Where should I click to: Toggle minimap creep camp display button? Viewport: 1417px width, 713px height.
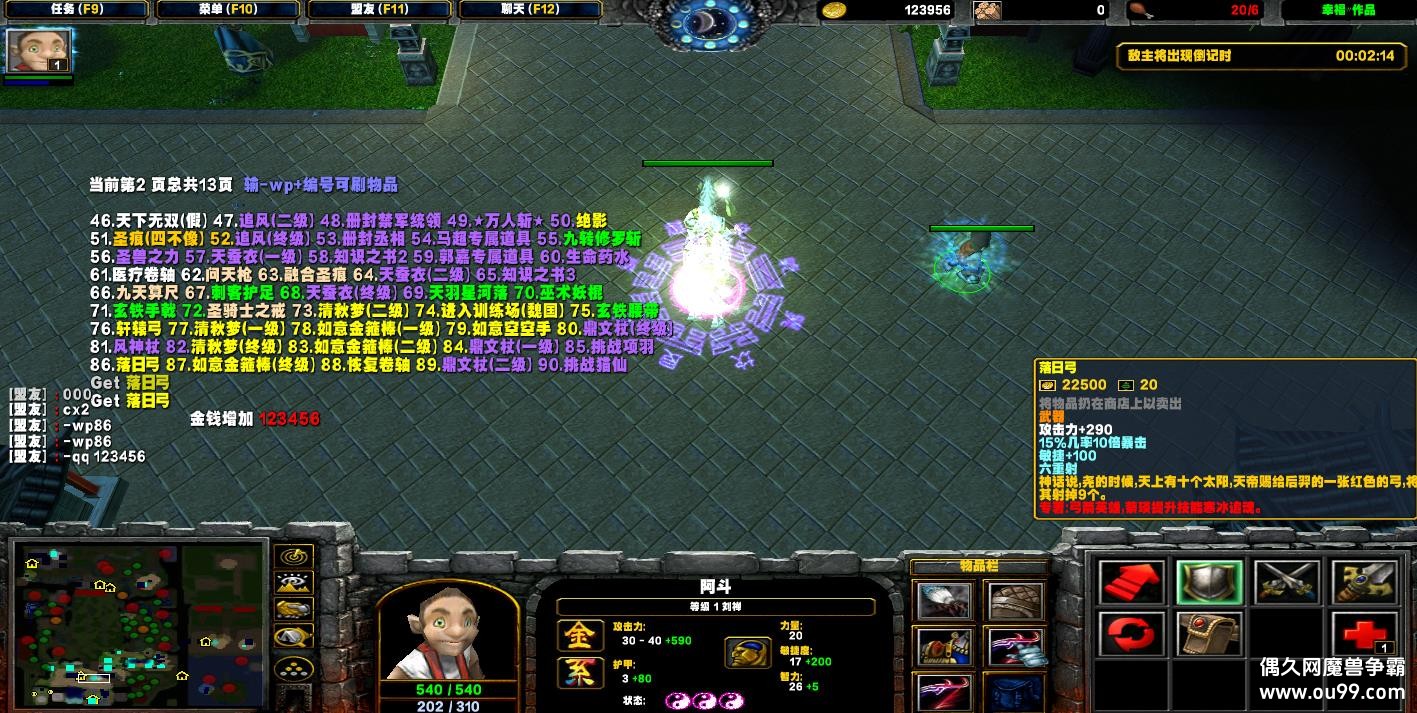293,635
